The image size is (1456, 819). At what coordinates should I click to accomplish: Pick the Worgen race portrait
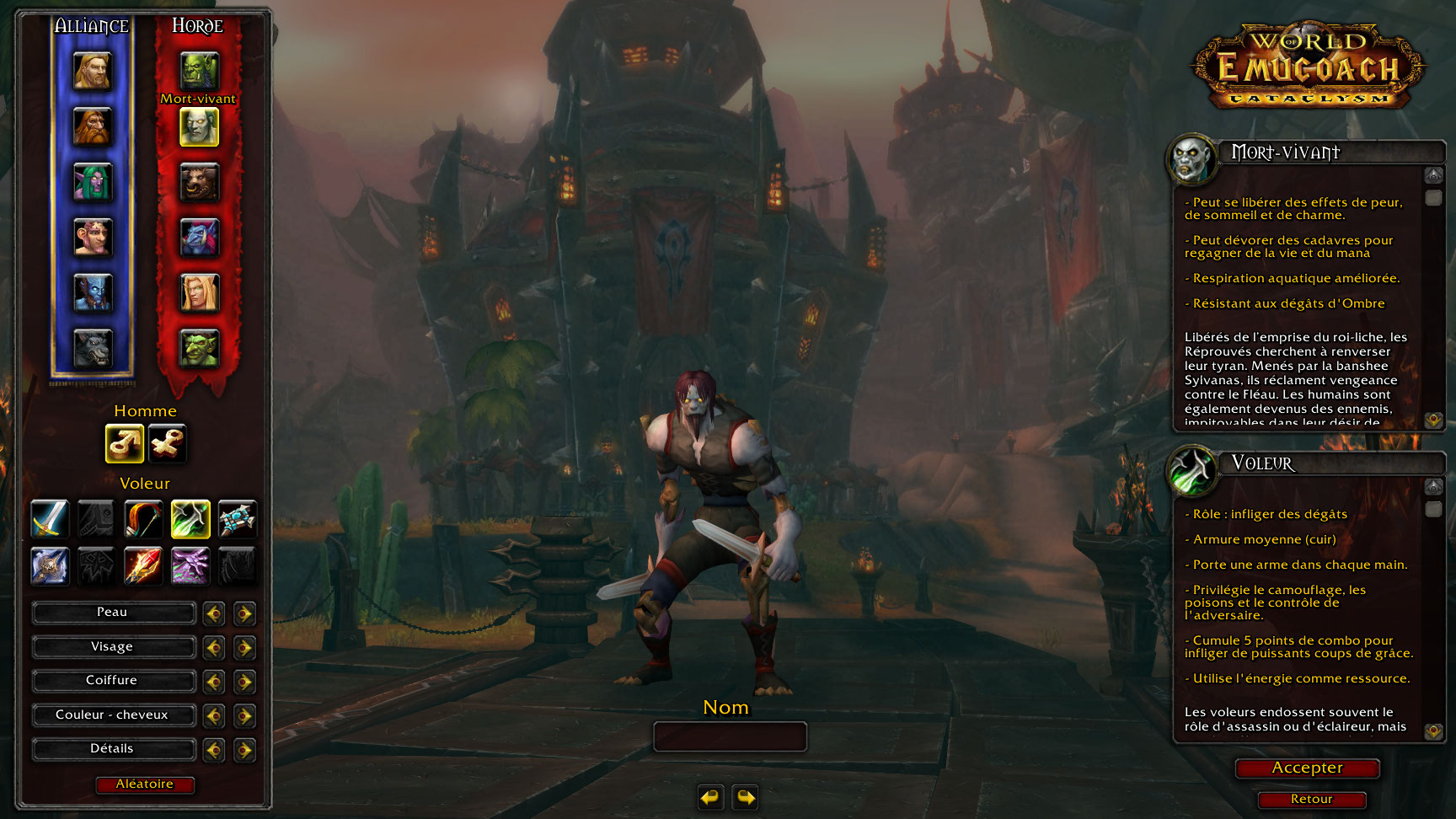click(x=92, y=348)
